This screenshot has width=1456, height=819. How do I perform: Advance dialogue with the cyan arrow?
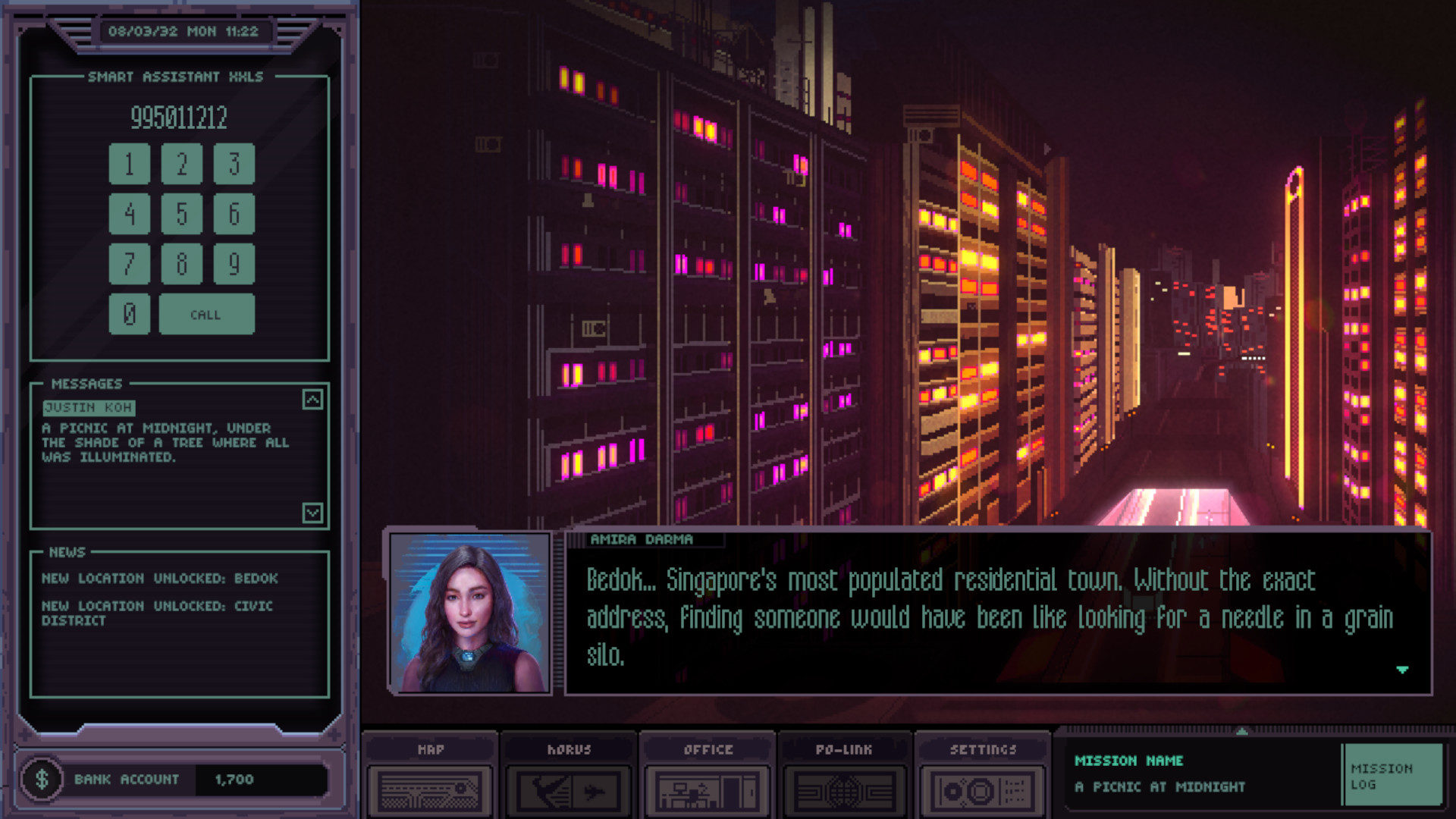(1401, 670)
